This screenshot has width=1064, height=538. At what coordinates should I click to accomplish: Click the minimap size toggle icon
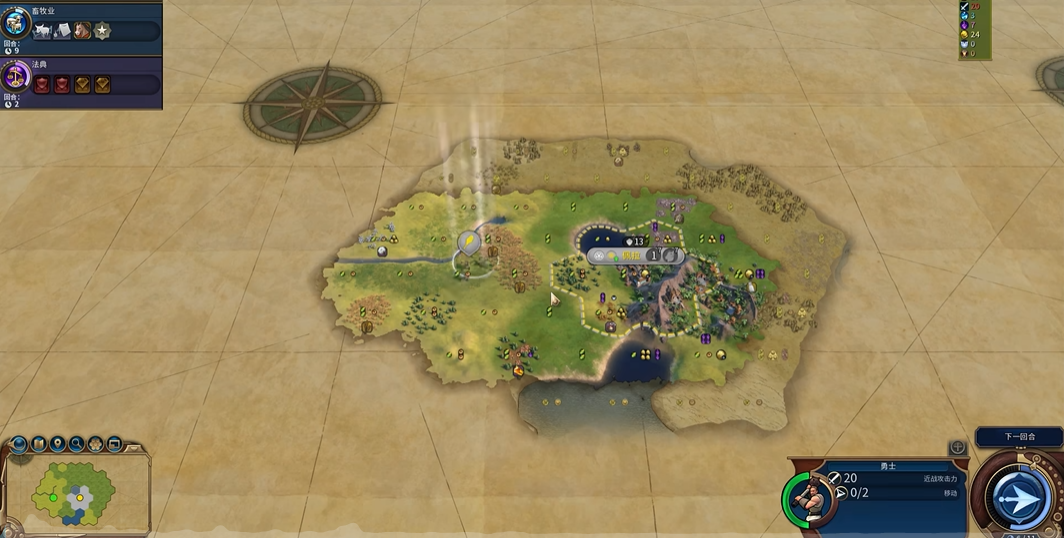coord(115,443)
